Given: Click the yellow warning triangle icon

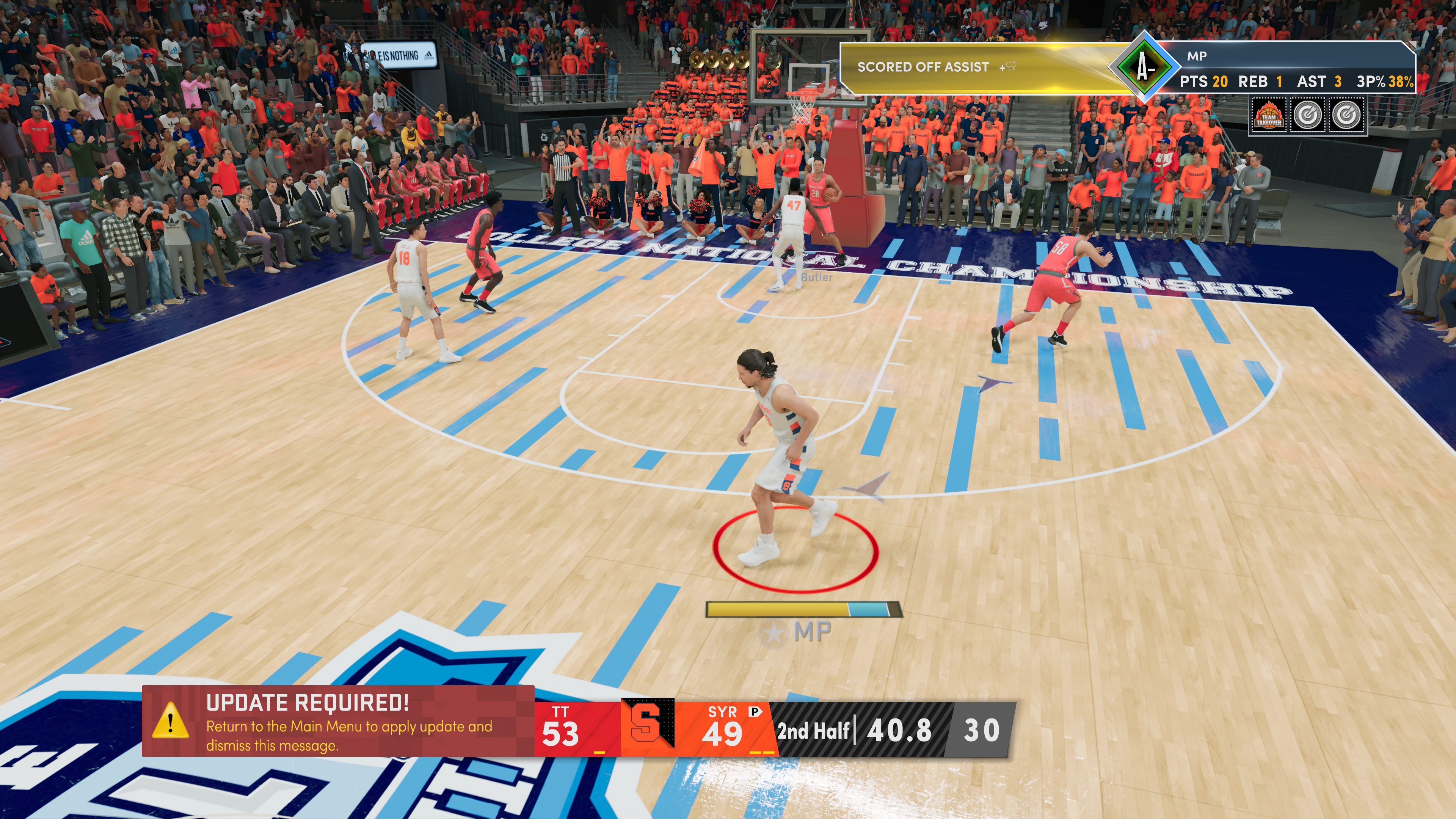Looking at the screenshot, I should click(x=170, y=722).
